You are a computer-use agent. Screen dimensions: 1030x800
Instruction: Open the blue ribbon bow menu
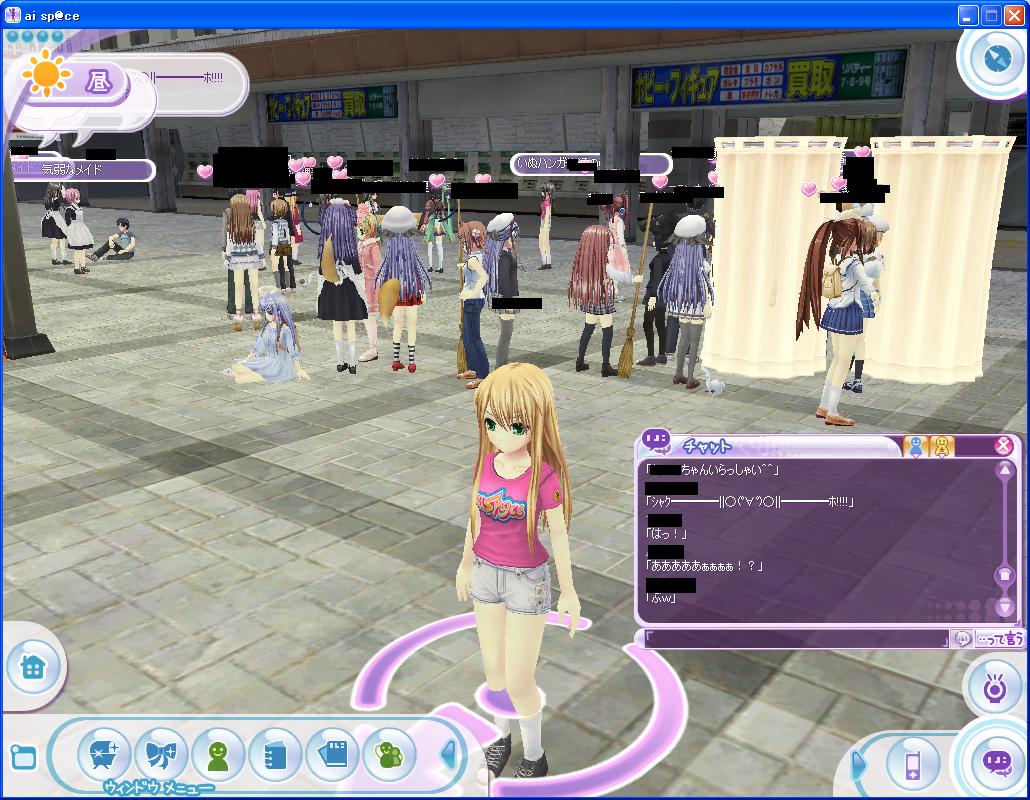pos(160,754)
